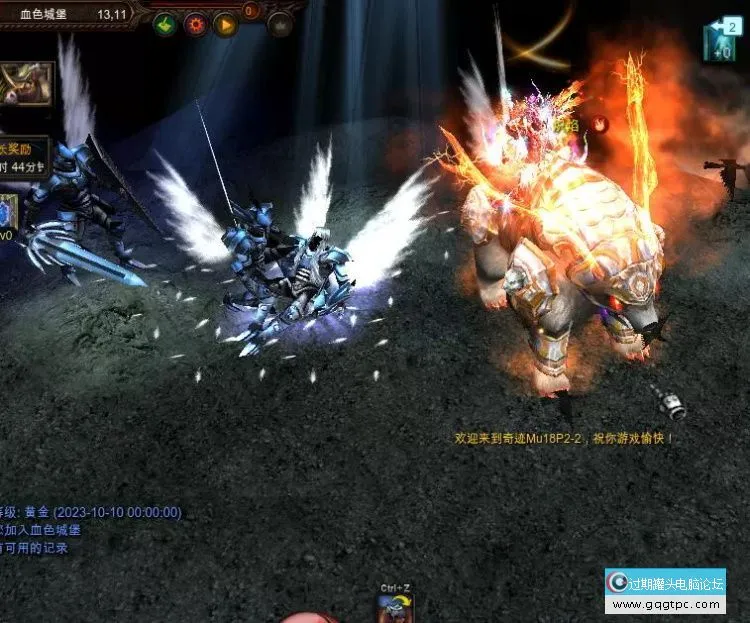Click the blue gem icon on left edge
The height and width of the screenshot is (623, 750).
pyautogui.click(x=7, y=211)
